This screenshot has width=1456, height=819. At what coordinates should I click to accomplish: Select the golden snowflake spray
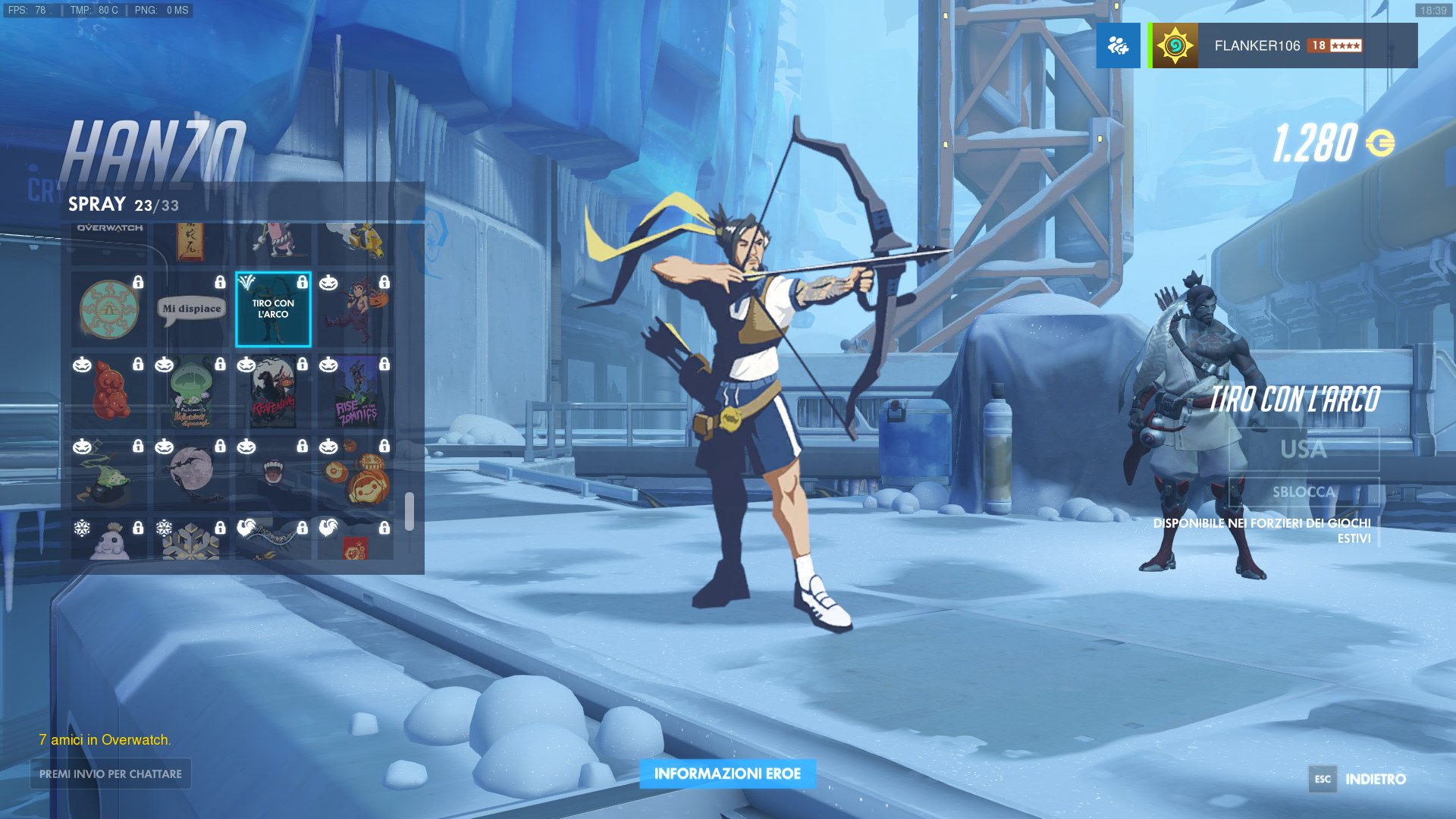pos(191,540)
